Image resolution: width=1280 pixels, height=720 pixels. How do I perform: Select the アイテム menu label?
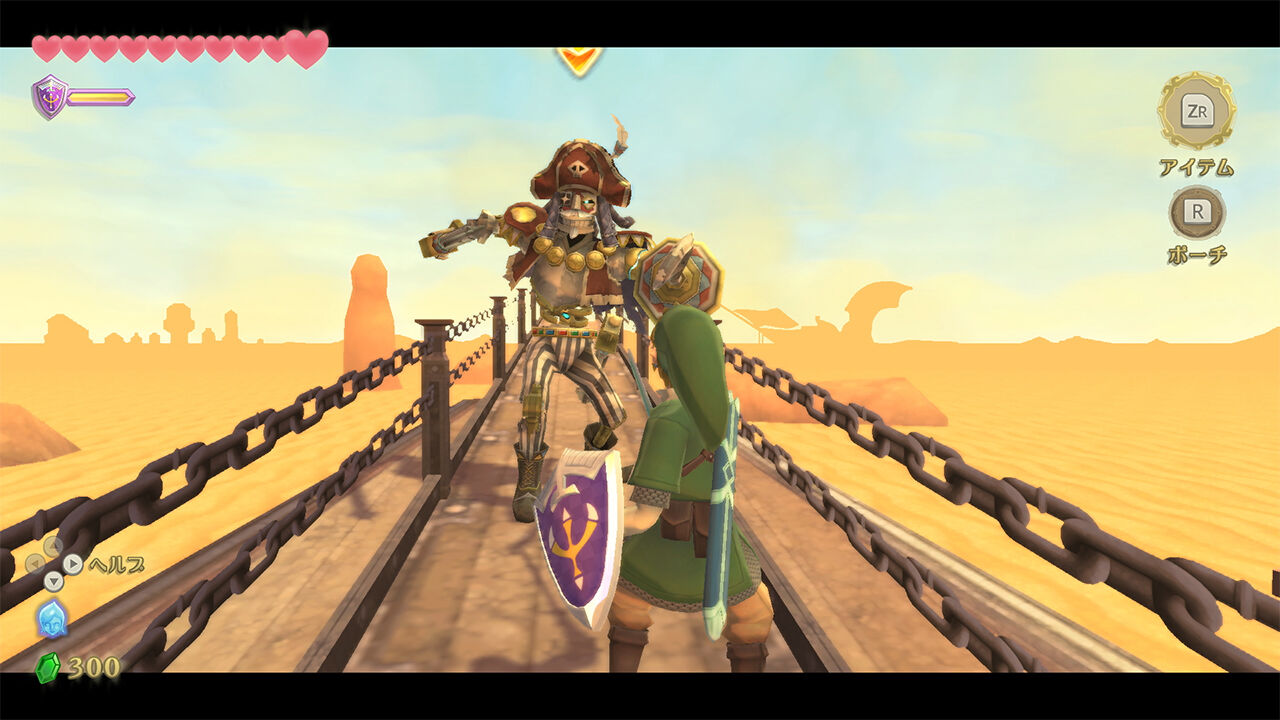1197,165
